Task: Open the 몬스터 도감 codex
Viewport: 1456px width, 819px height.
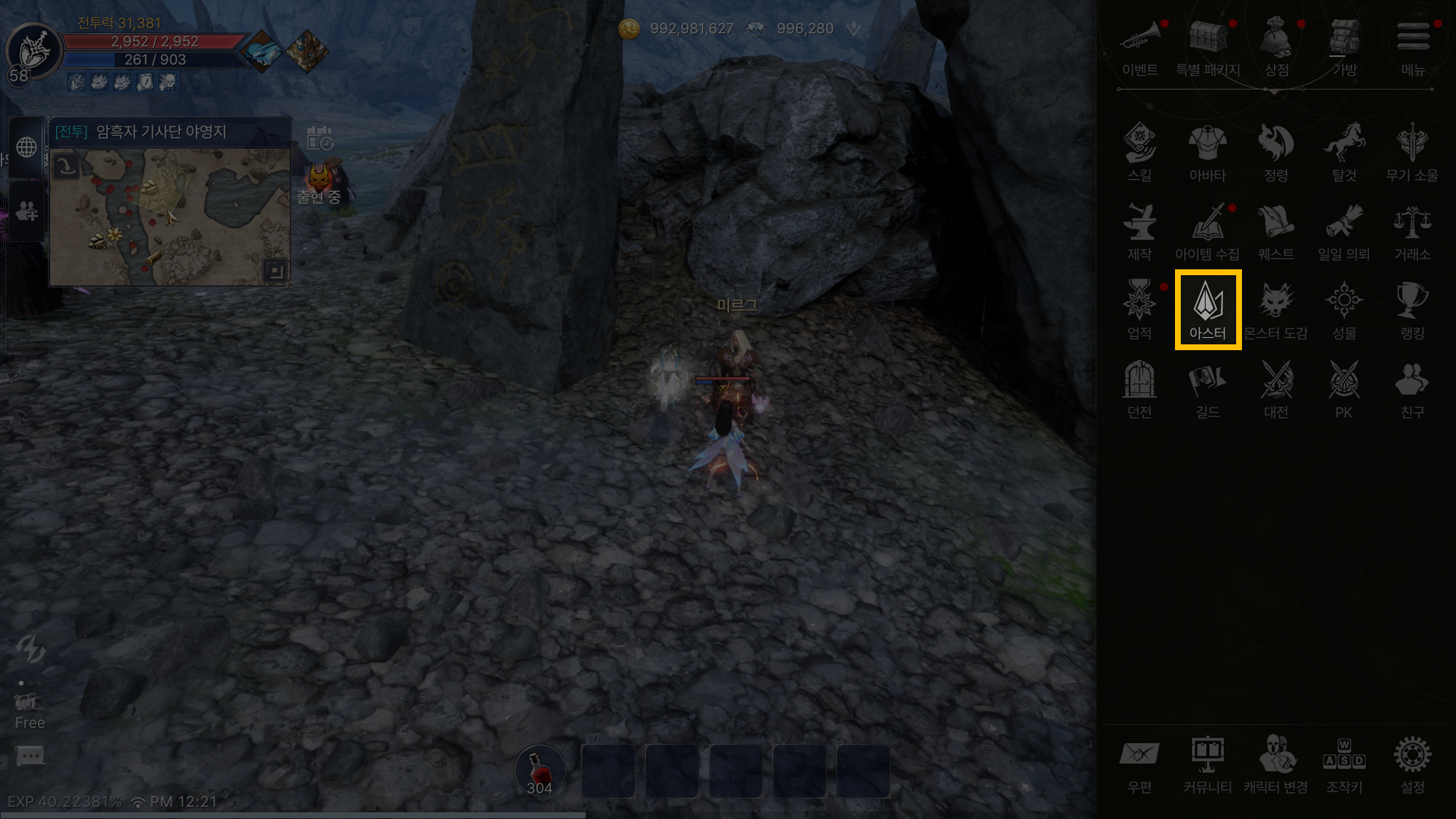Action: [1276, 309]
